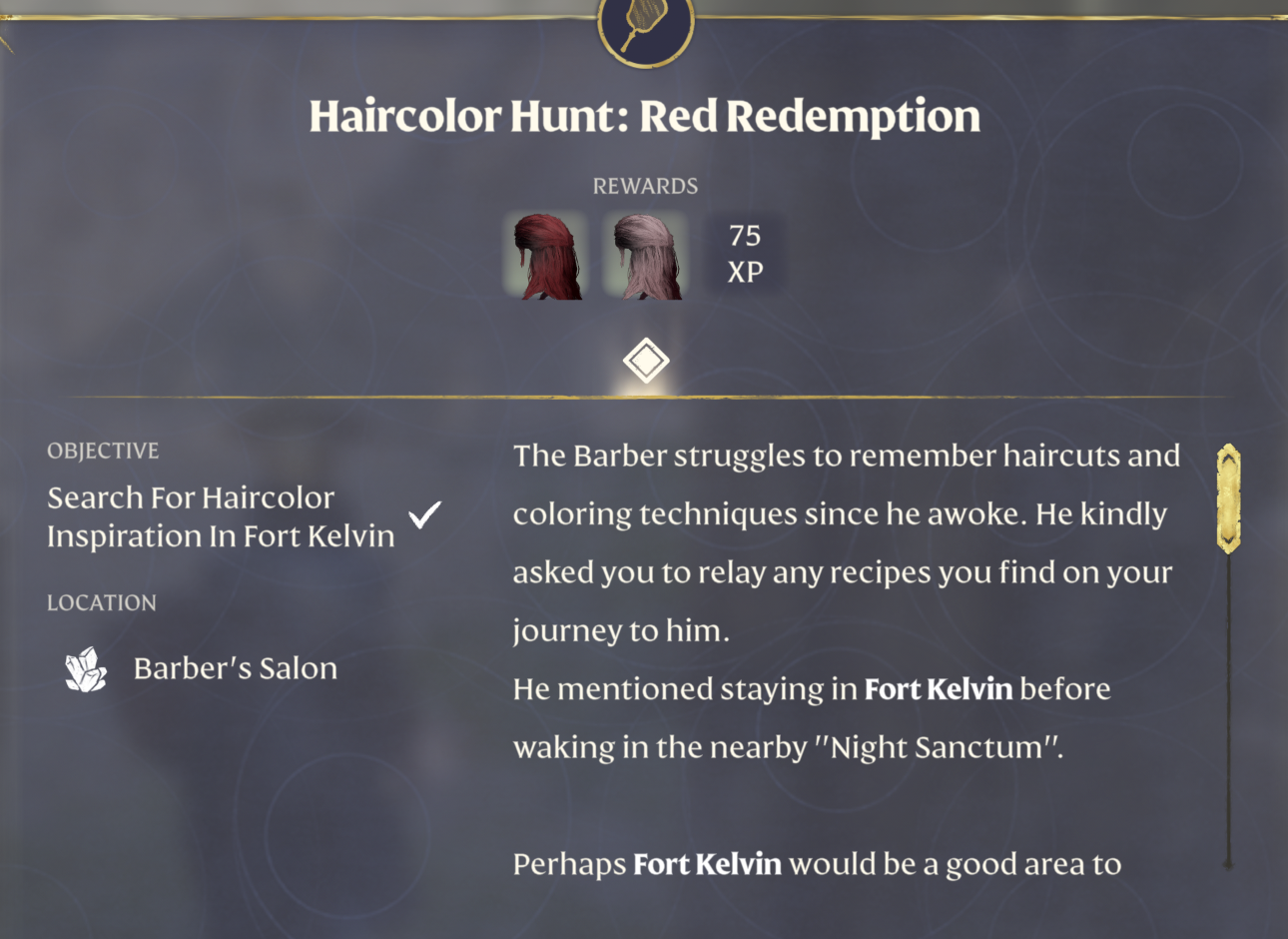Click the diamond divider ornament icon
Screen dimensions: 1288x939
coord(645,360)
